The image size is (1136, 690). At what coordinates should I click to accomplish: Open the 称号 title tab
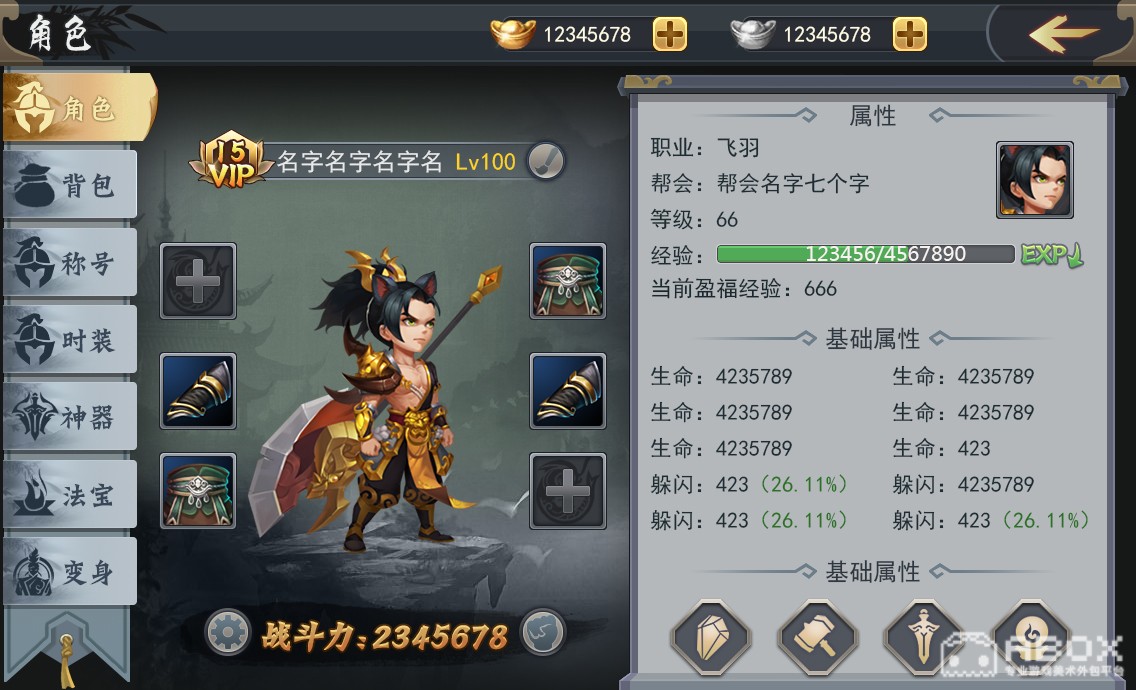(x=70, y=263)
